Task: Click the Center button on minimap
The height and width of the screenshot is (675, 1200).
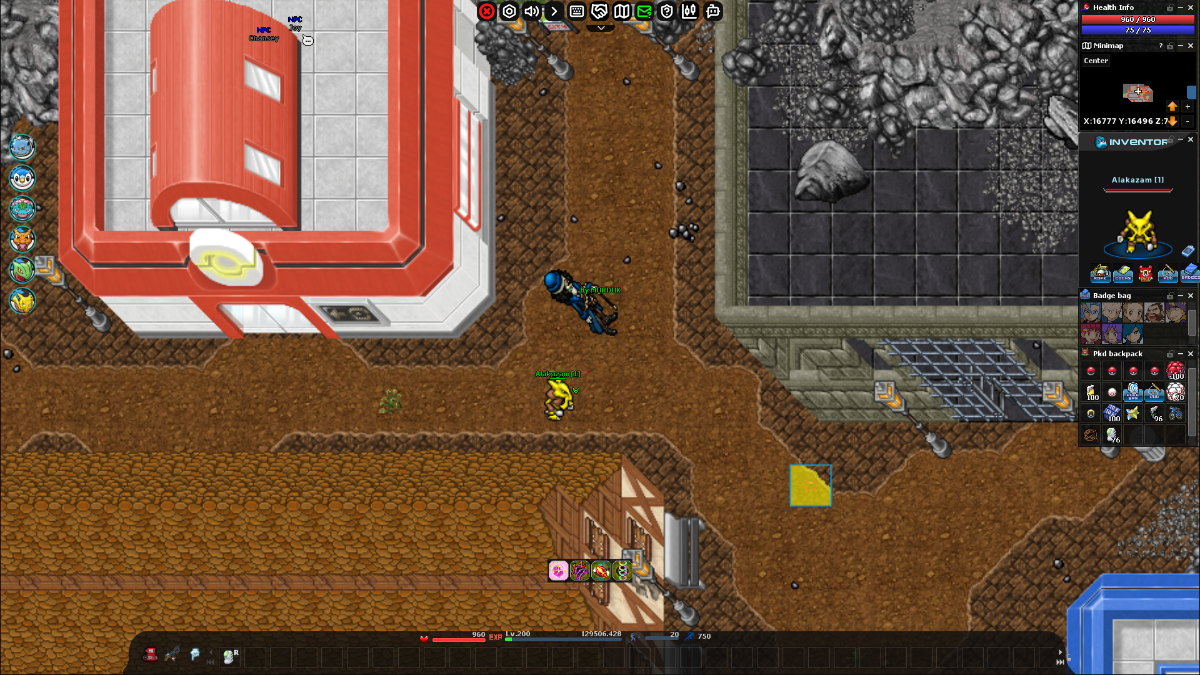Action: click(1096, 61)
